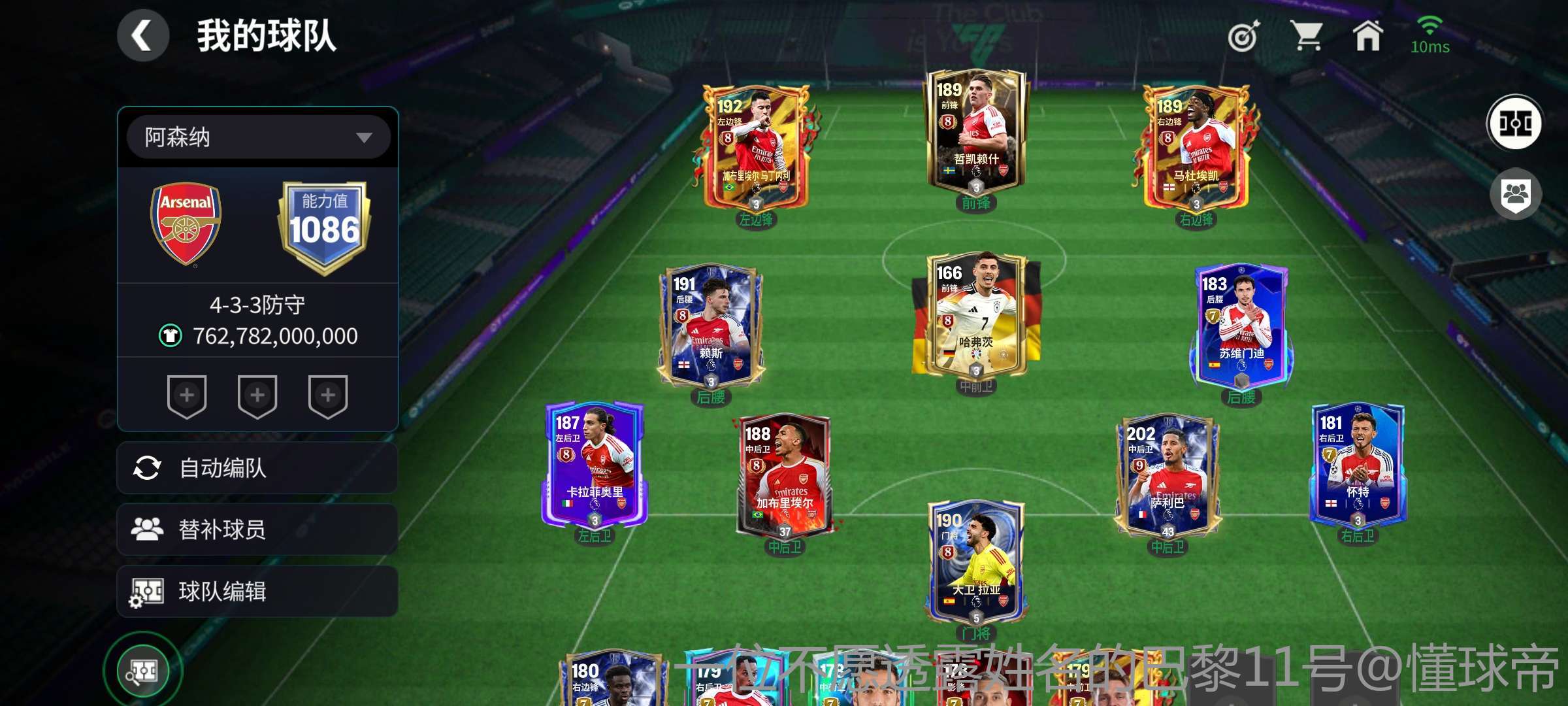This screenshot has width=1568, height=706.
Task: Click 自动编队 auto lineup button
Action: pos(257,468)
